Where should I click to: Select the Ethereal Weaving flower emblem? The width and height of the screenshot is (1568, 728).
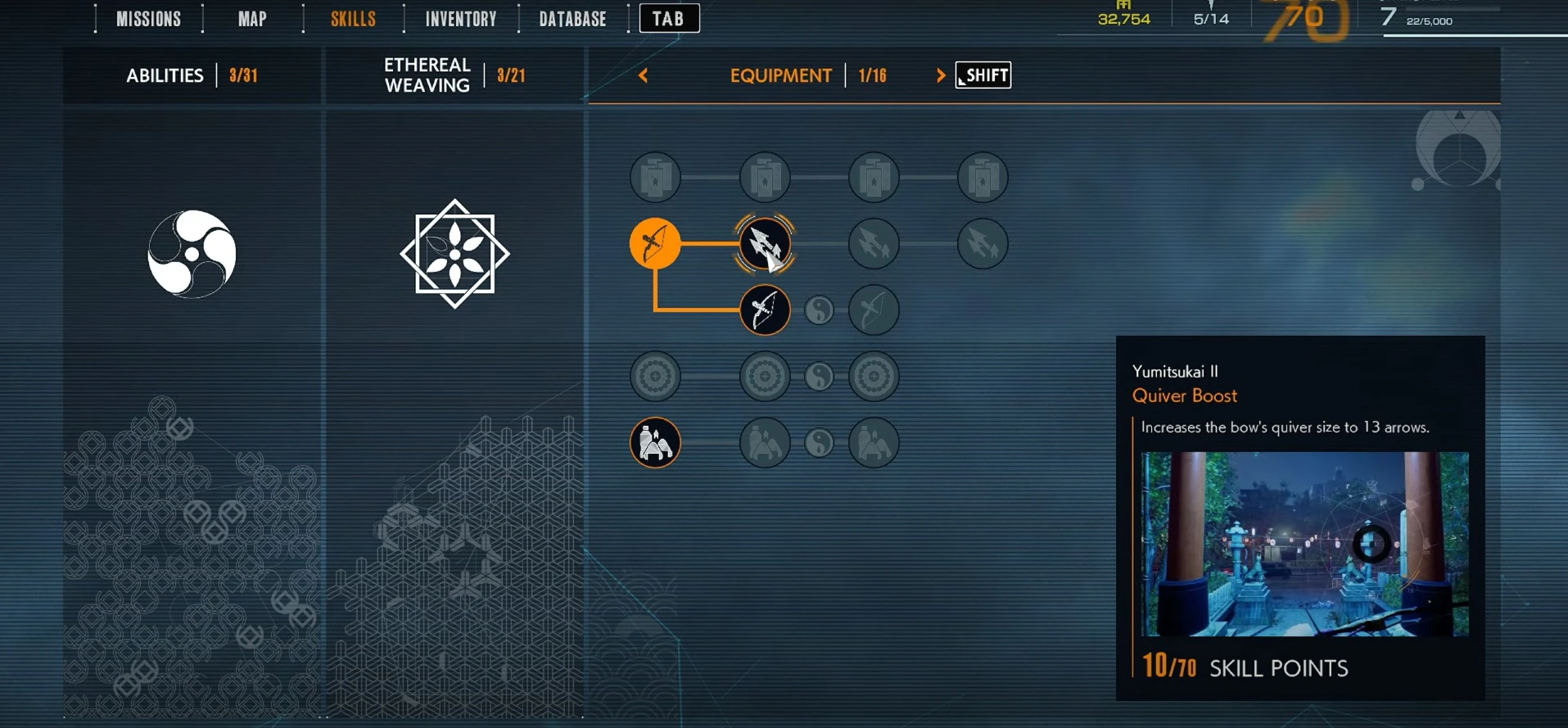(454, 254)
